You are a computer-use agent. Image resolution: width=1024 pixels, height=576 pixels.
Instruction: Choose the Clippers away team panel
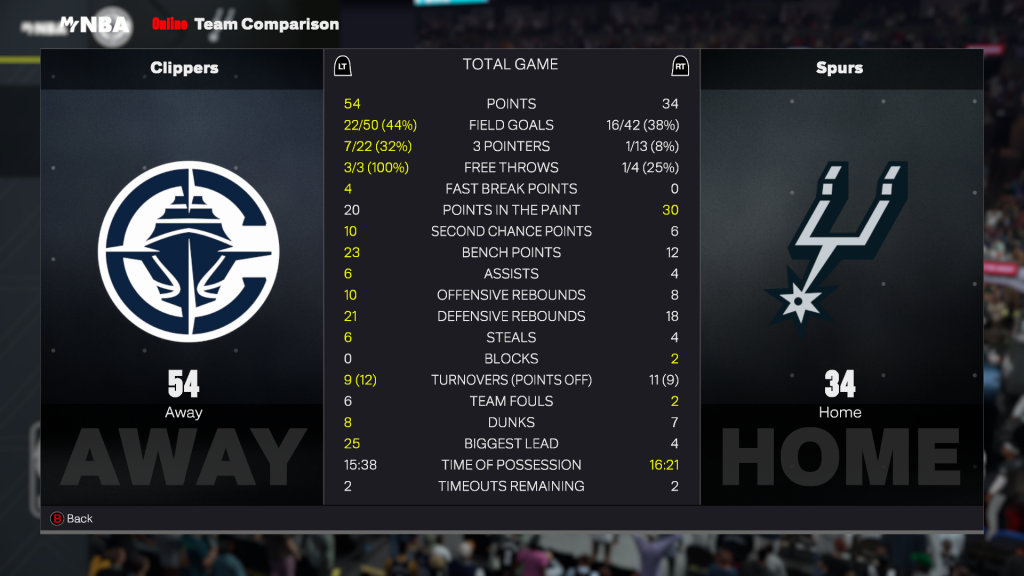point(183,276)
